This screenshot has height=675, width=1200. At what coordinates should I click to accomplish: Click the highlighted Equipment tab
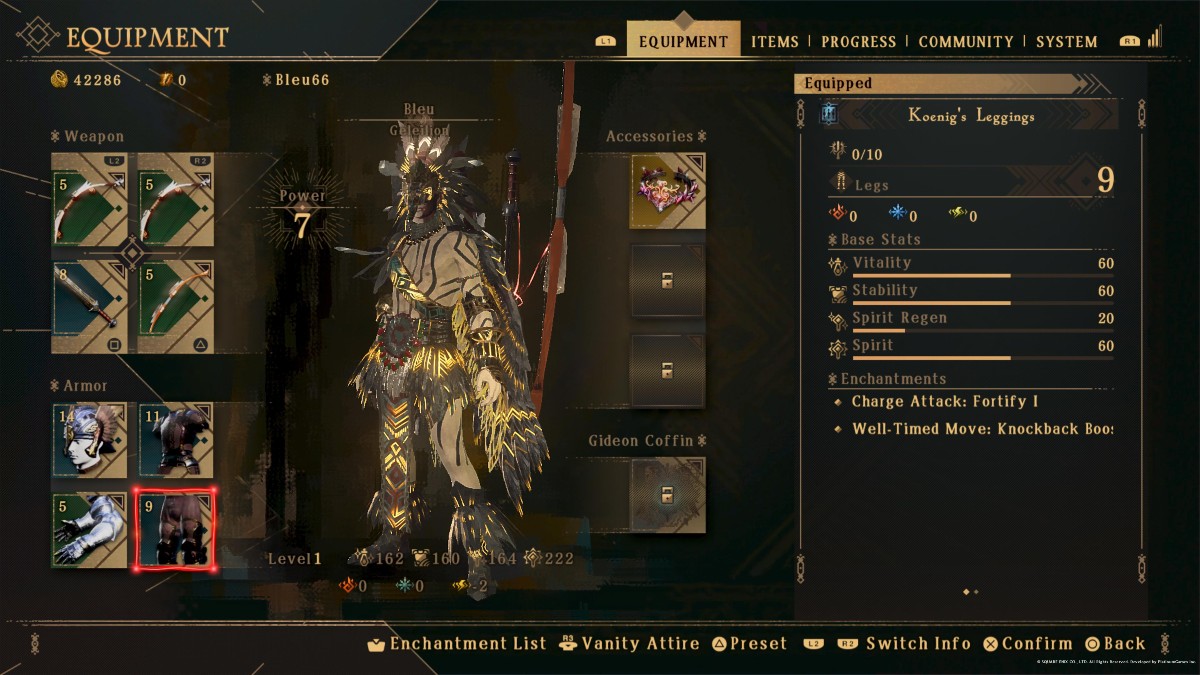click(683, 42)
